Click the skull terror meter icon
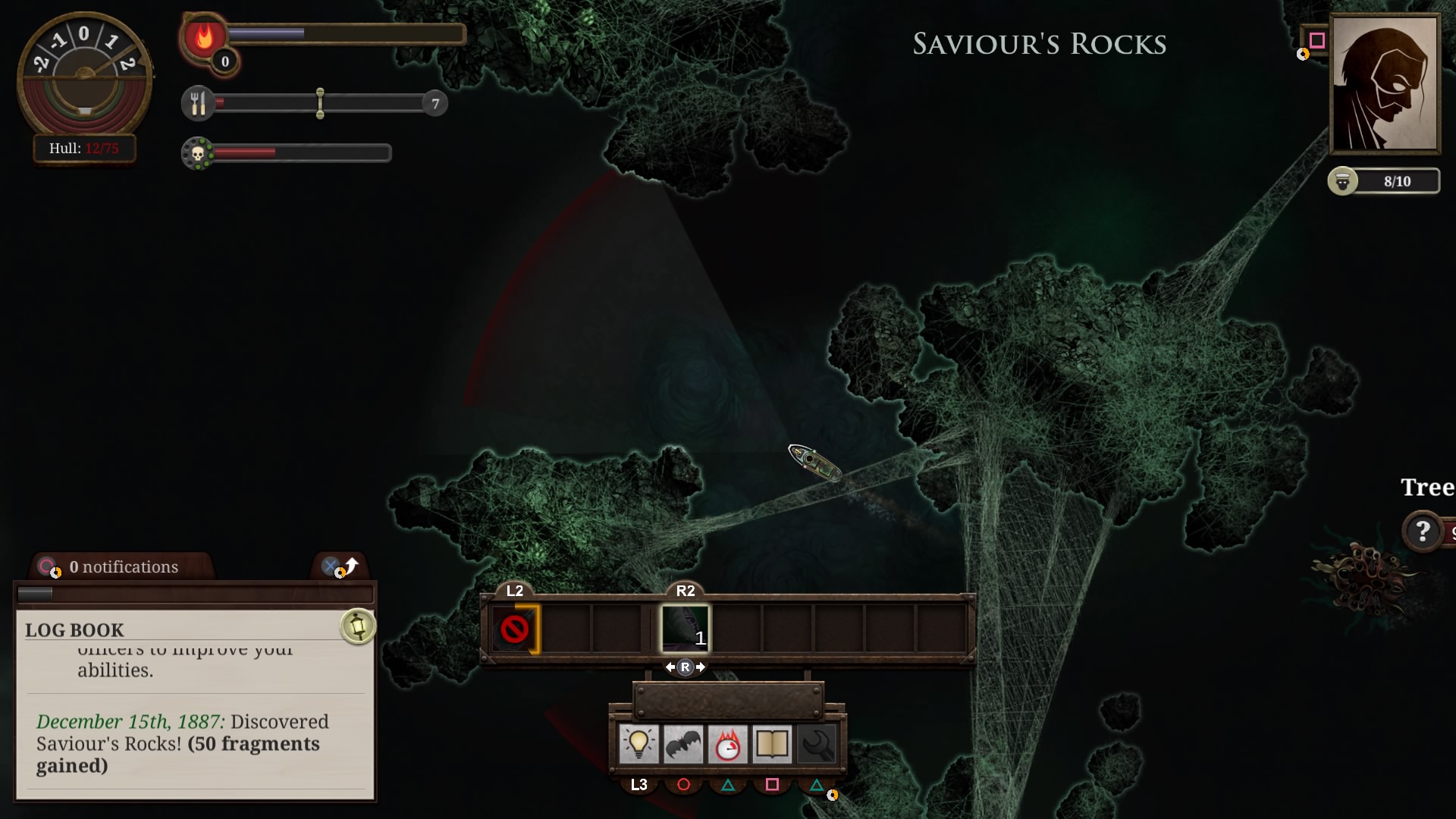 click(x=199, y=152)
